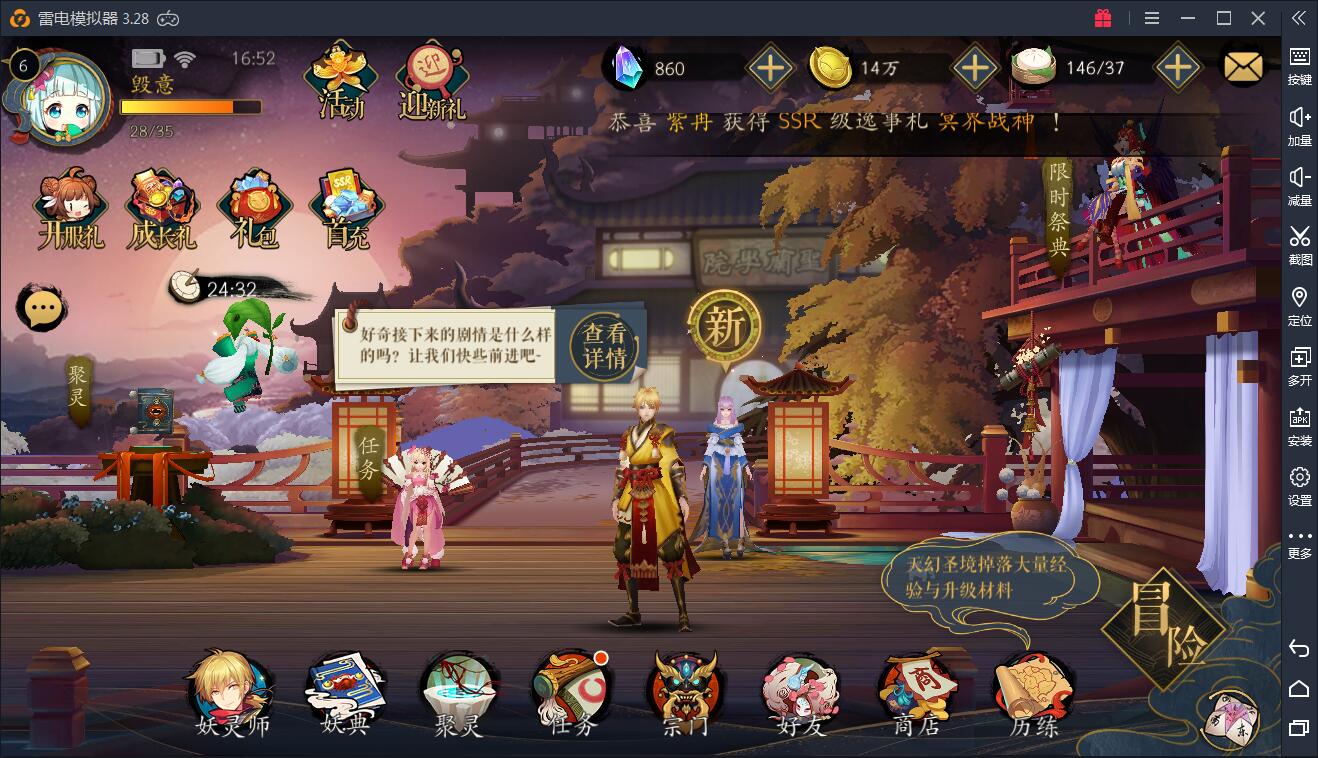Select the 聚灵 tab on left edge
The image size is (1318, 758).
pos(77,385)
